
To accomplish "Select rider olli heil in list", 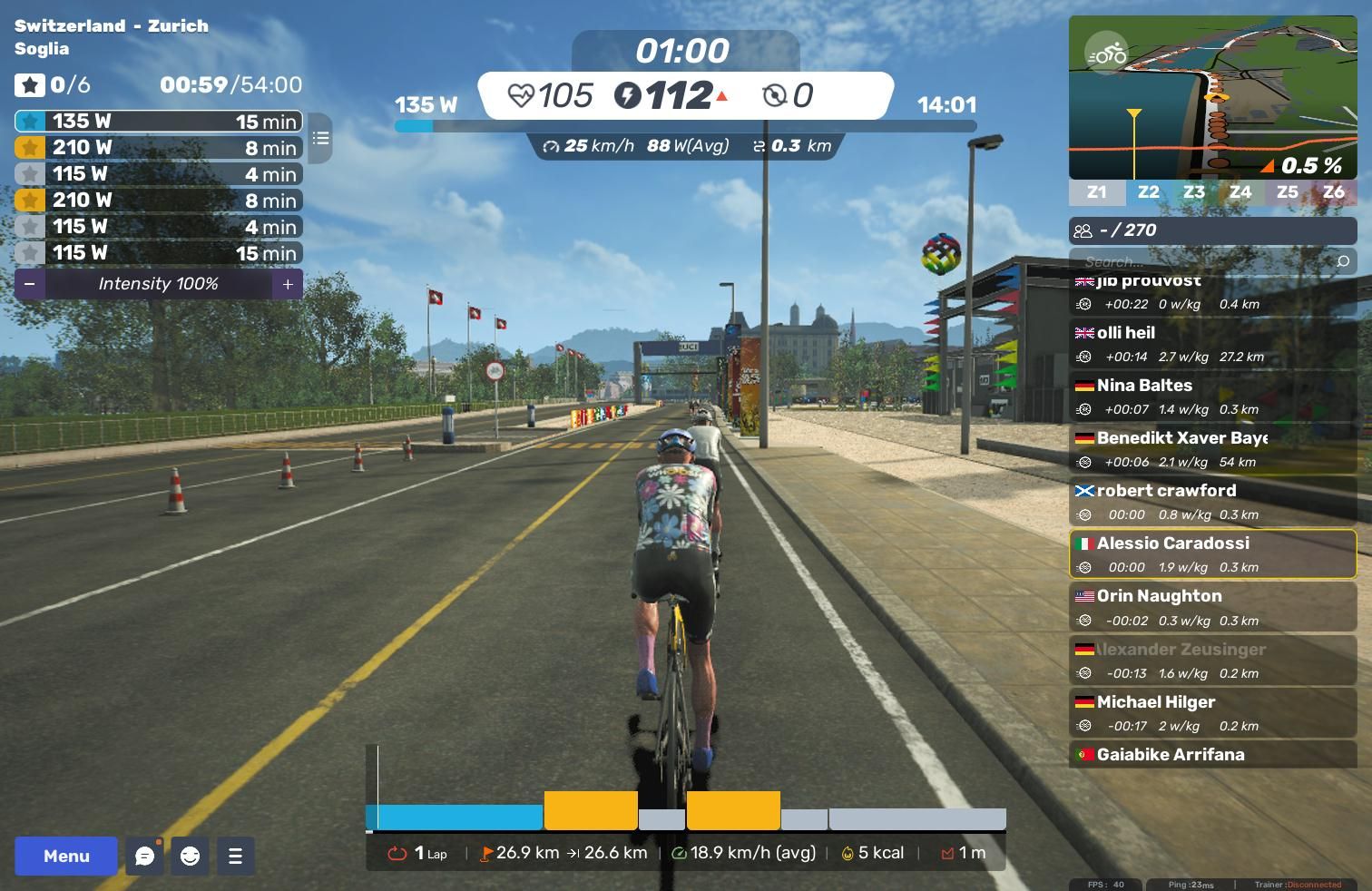I will (1212, 344).
